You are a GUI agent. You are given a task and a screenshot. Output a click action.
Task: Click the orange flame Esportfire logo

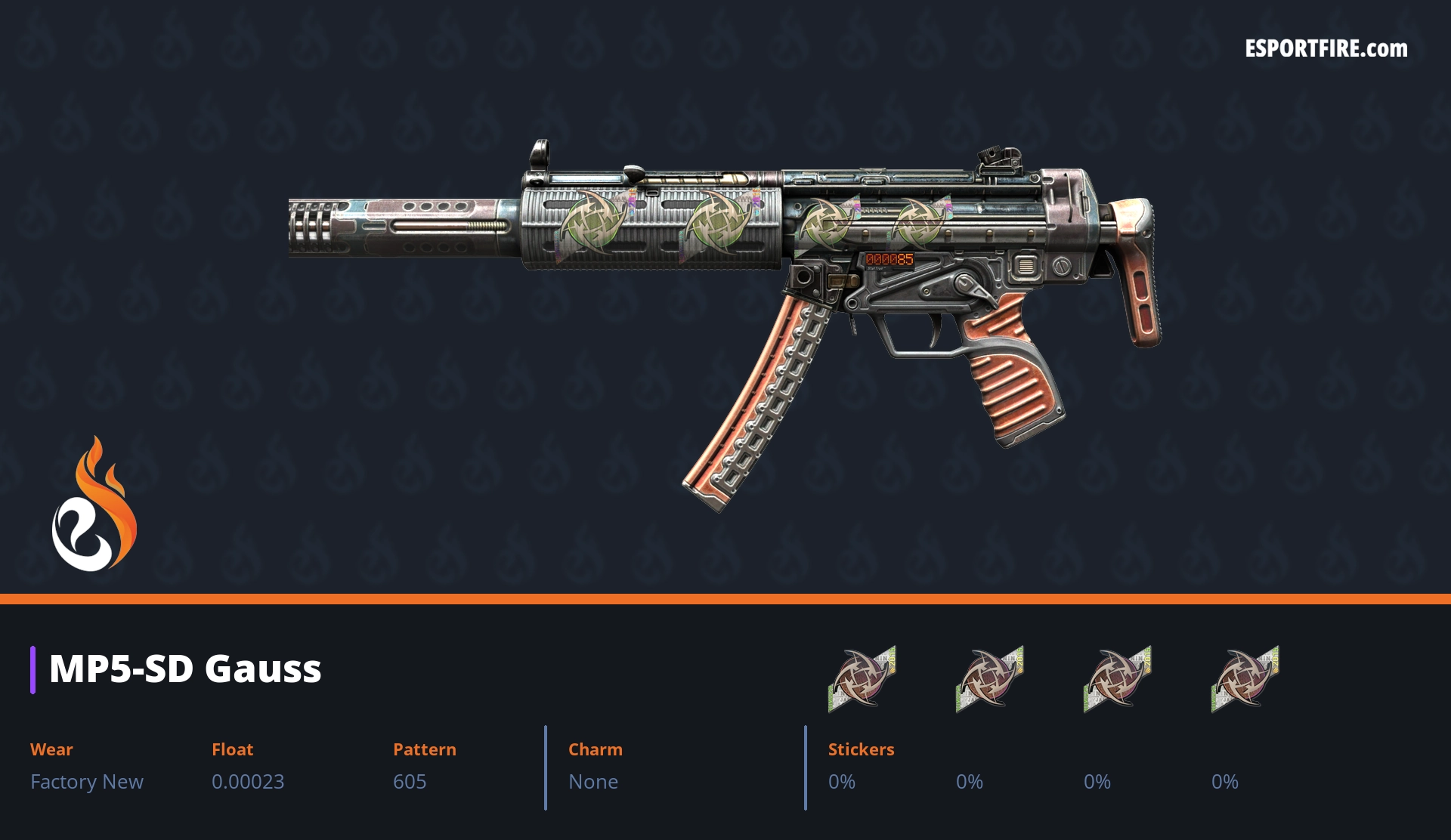point(94,505)
